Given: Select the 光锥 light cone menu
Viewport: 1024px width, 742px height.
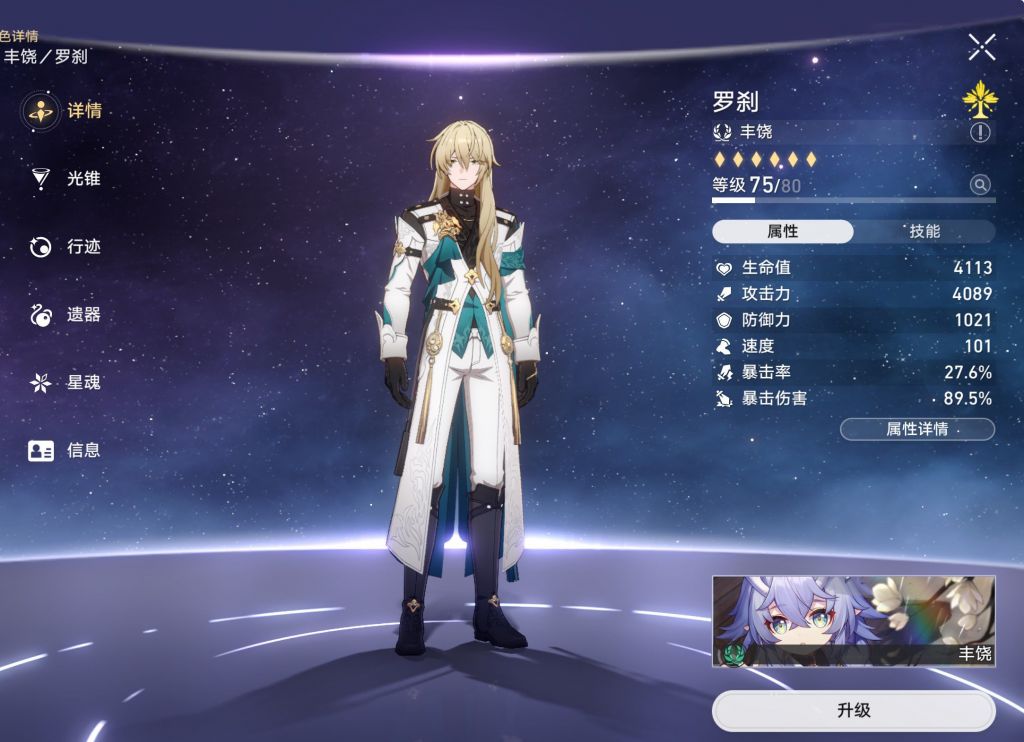Looking at the screenshot, I should coord(66,179).
